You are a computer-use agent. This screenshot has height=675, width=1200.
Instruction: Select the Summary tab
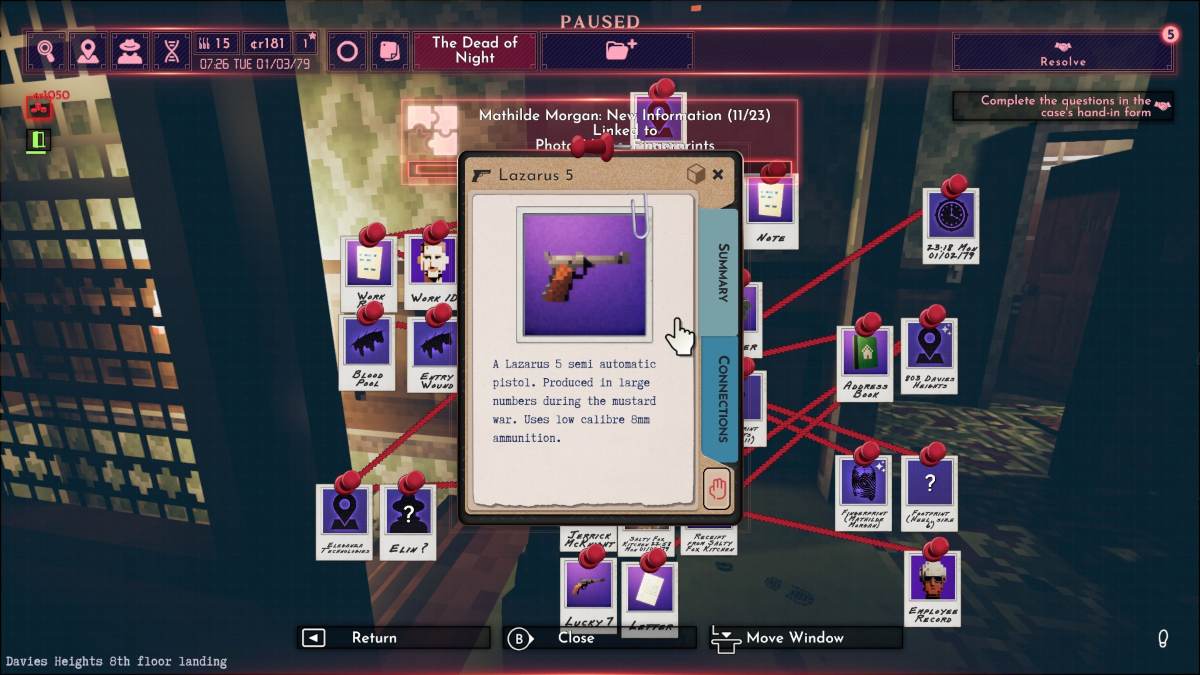[720, 271]
